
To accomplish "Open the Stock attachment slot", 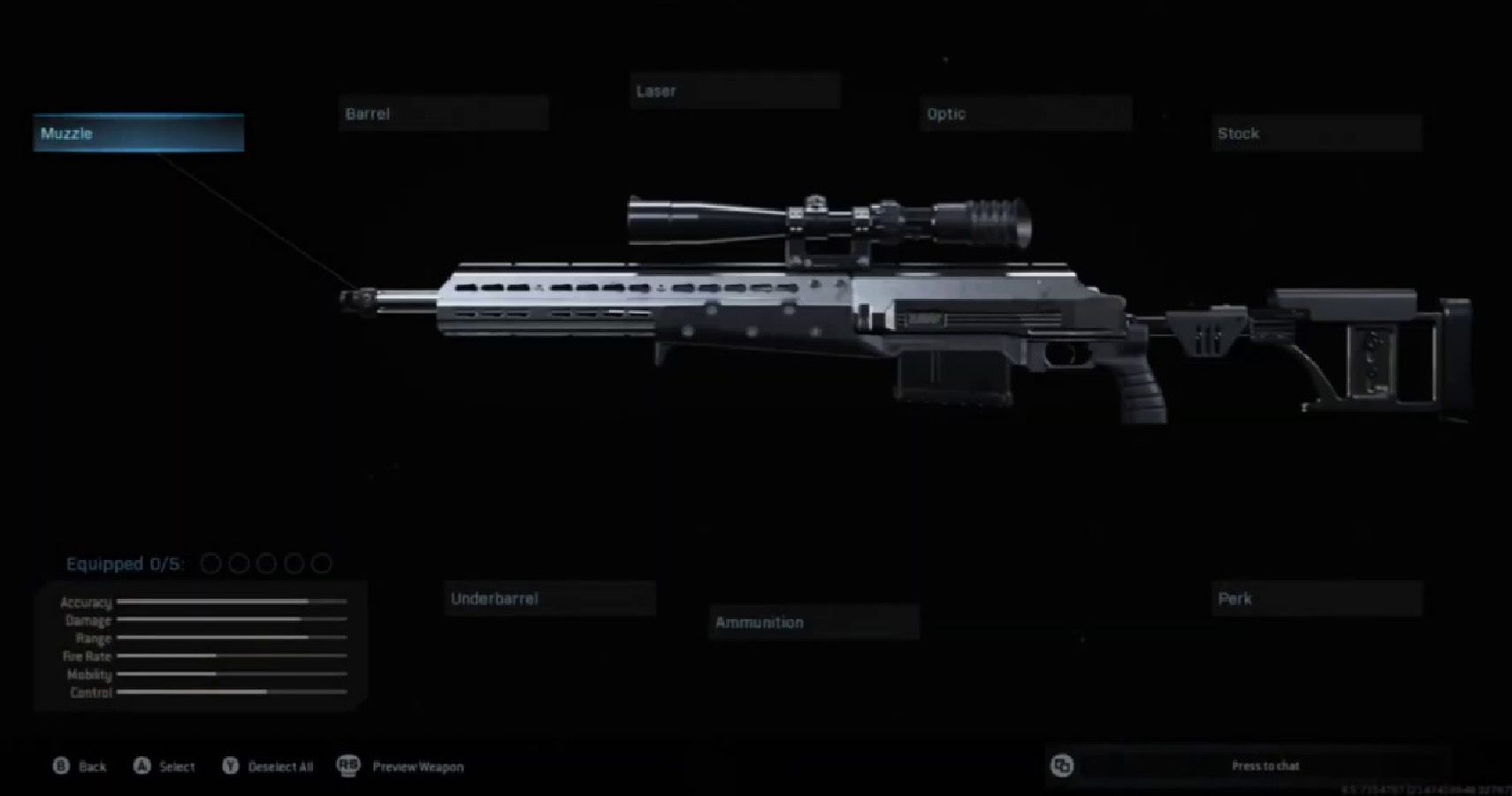I will coord(1316,133).
